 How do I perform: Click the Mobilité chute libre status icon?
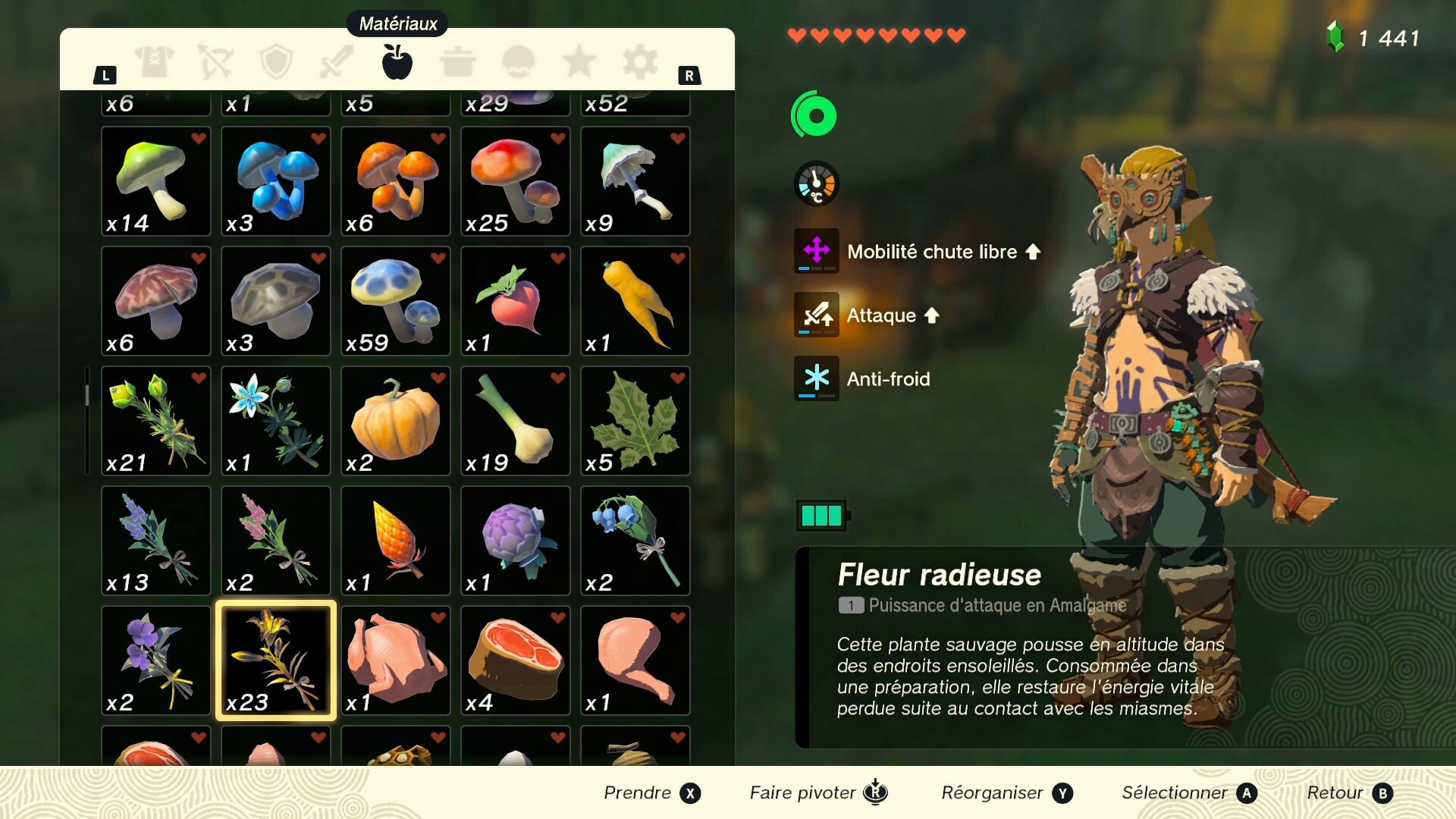(815, 252)
